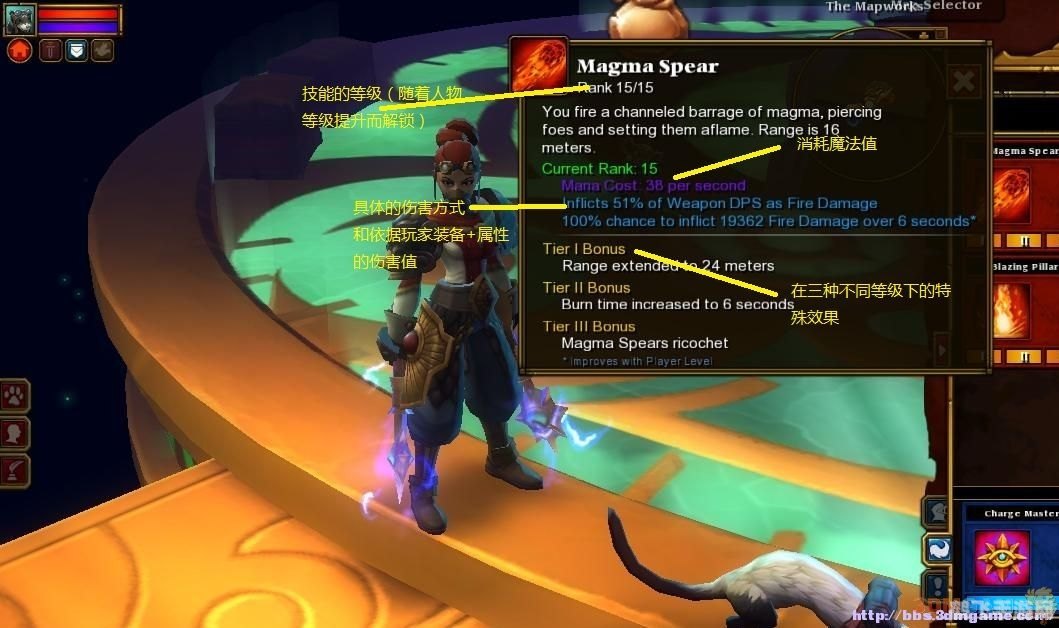Click the dark red pillar icon
The width and height of the screenshot is (1059, 628).
50,51
